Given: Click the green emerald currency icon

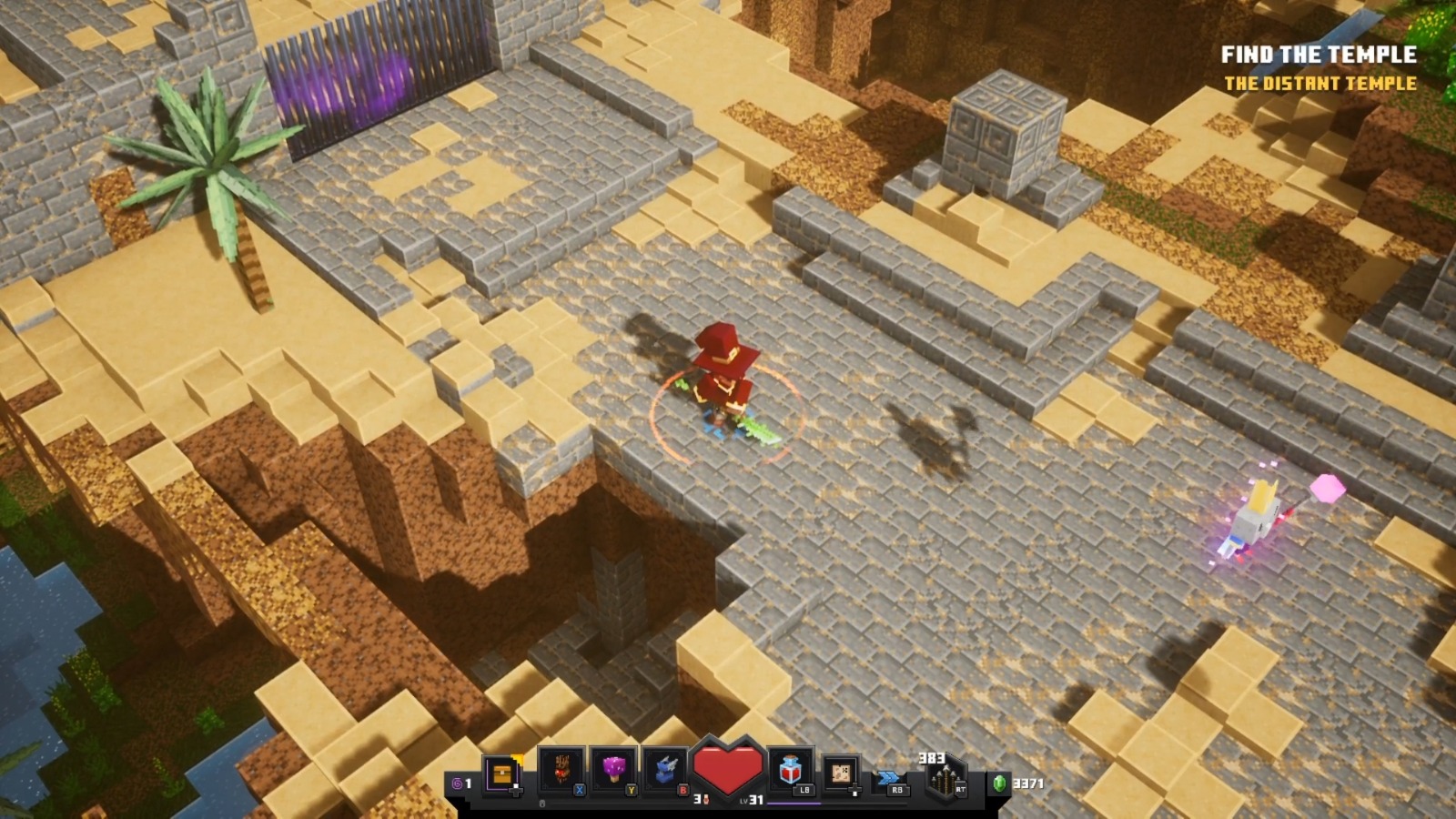Looking at the screenshot, I should coord(999,782).
